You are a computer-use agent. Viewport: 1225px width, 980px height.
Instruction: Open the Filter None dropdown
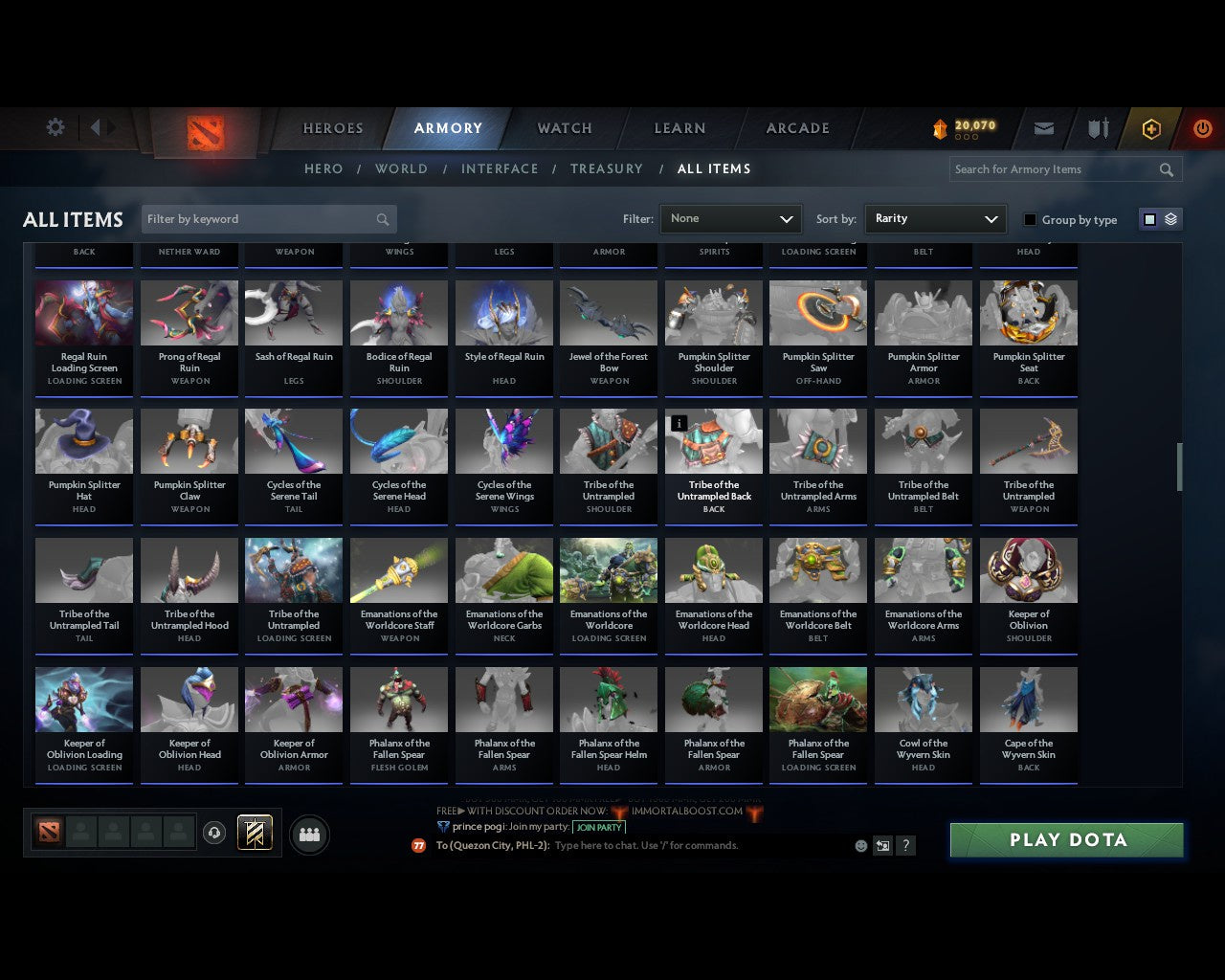730,219
